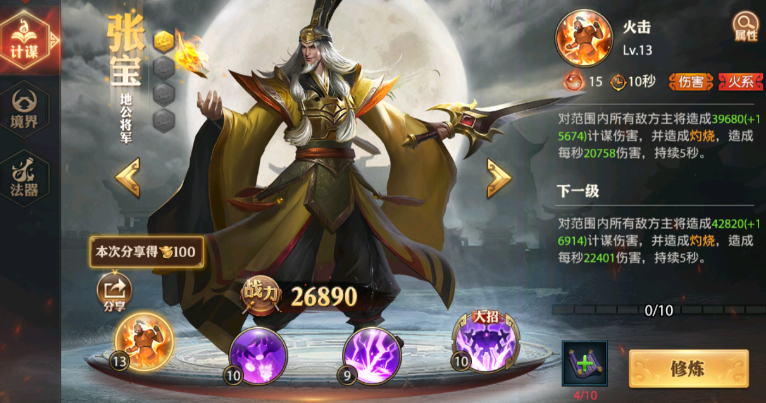Show the next hero with right arrow

point(498,178)
